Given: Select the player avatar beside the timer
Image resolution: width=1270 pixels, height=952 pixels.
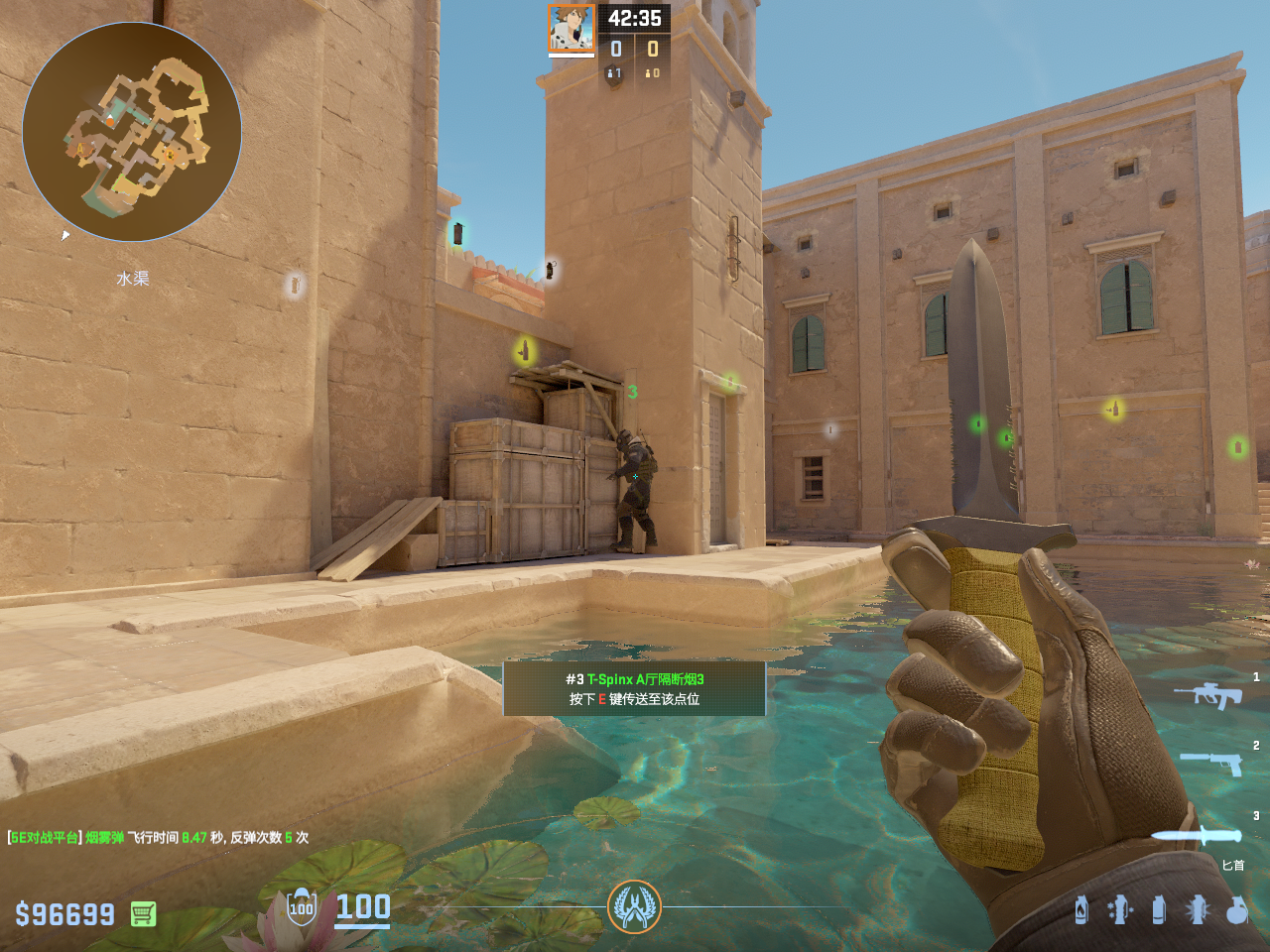Looking at the screenshot, I should tap(571, 28).
